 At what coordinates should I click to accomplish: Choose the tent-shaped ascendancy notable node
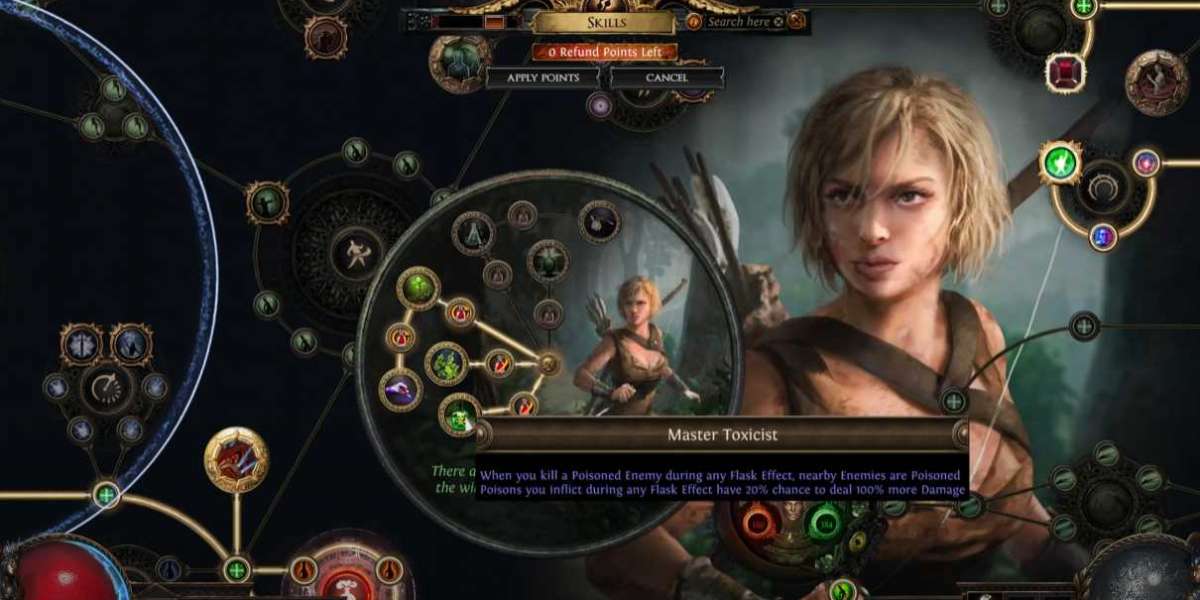pos(472,233)
